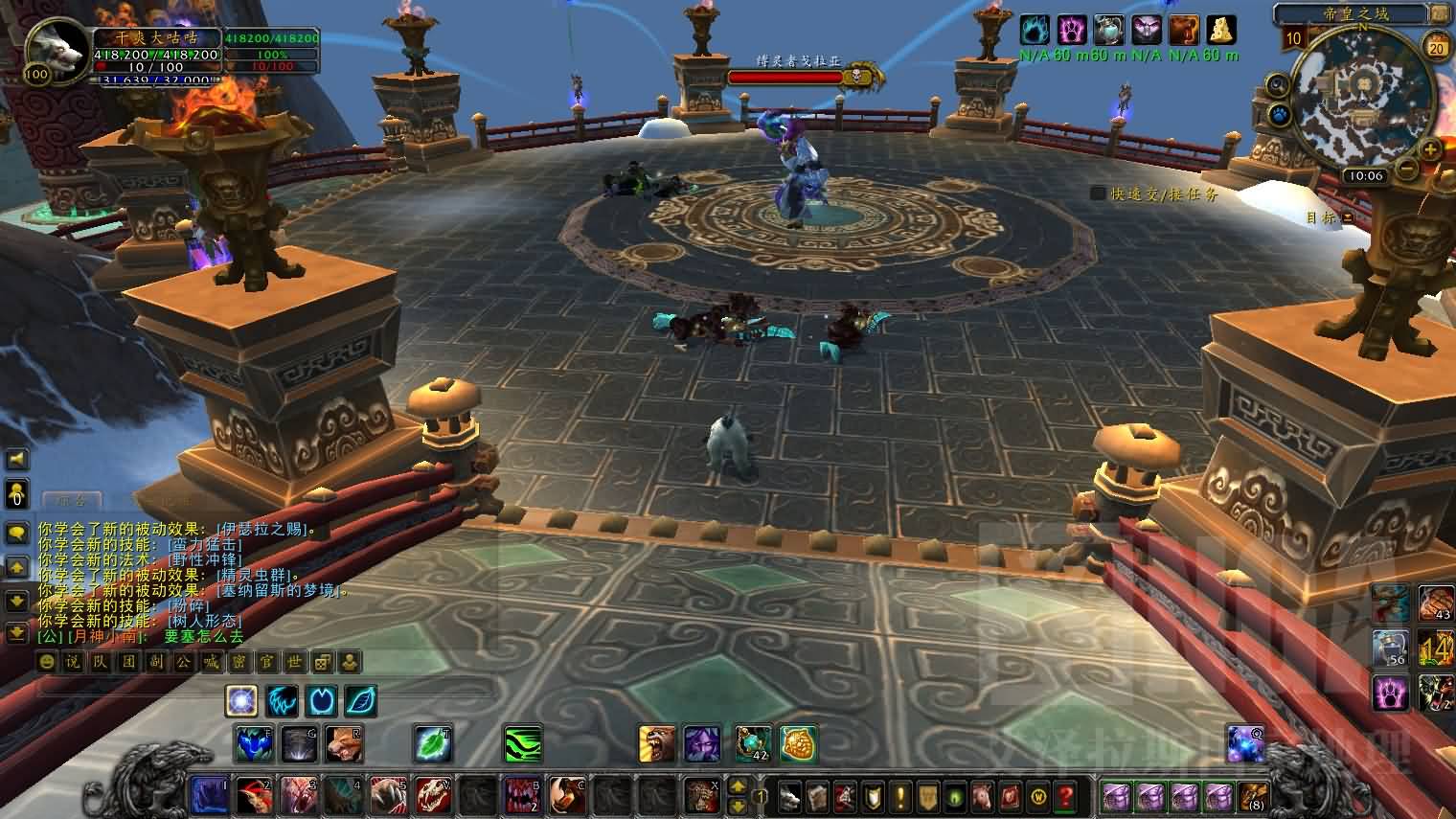Open the 世 world chat channel button
The width and height of the screenshot is (1456, 819).
295,662
